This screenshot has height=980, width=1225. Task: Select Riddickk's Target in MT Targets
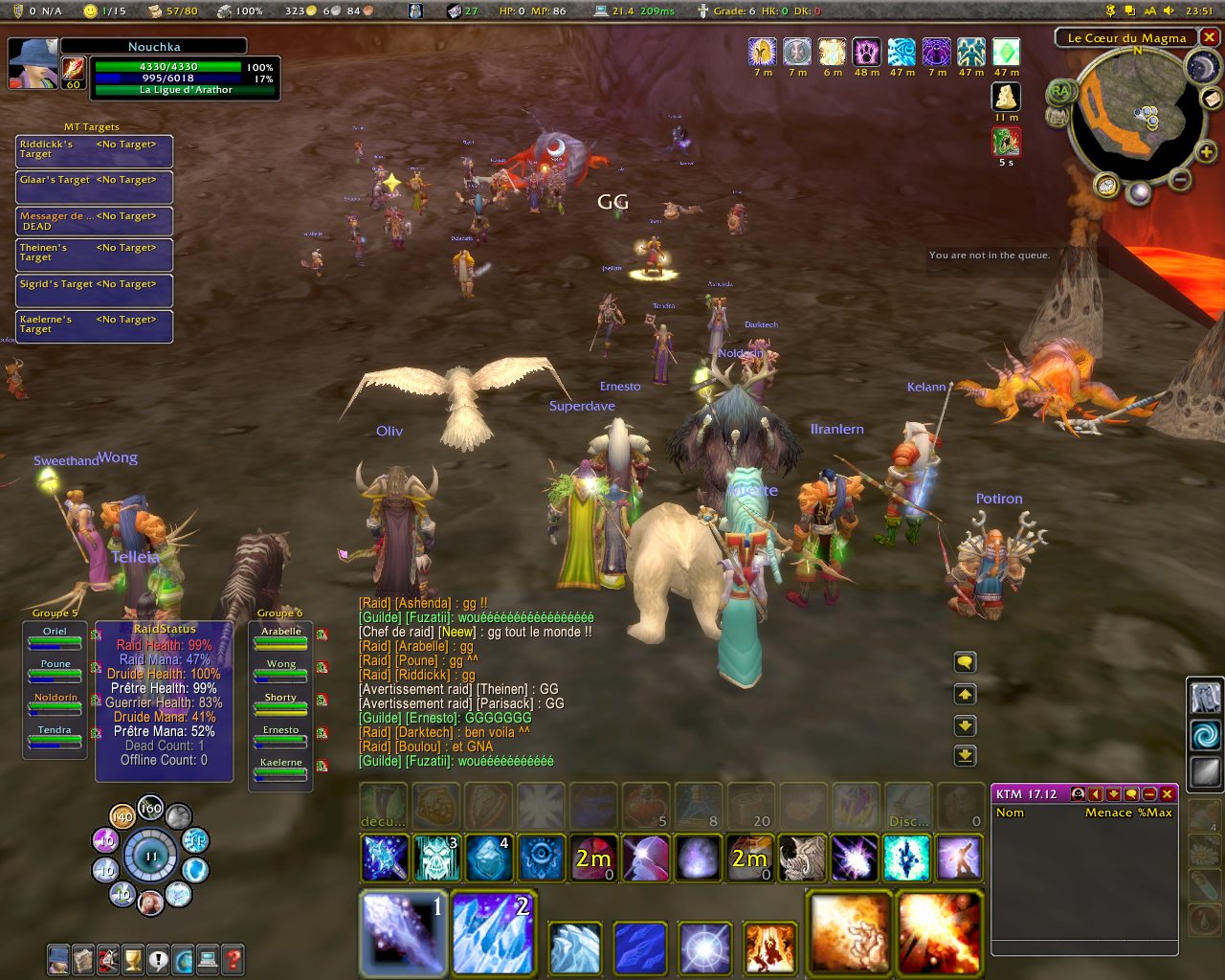pyautogui.click(x=94, y=150)
